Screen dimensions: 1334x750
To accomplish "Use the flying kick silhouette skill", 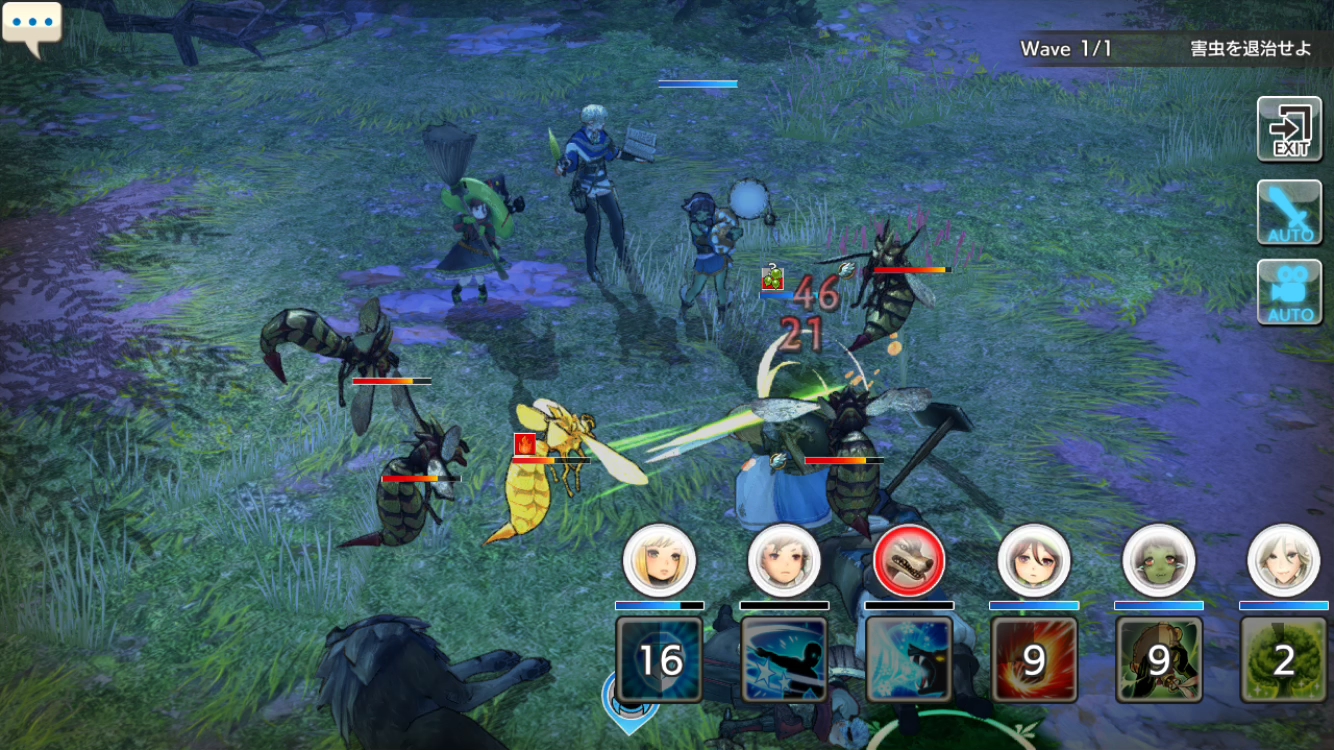I will 784,659.
